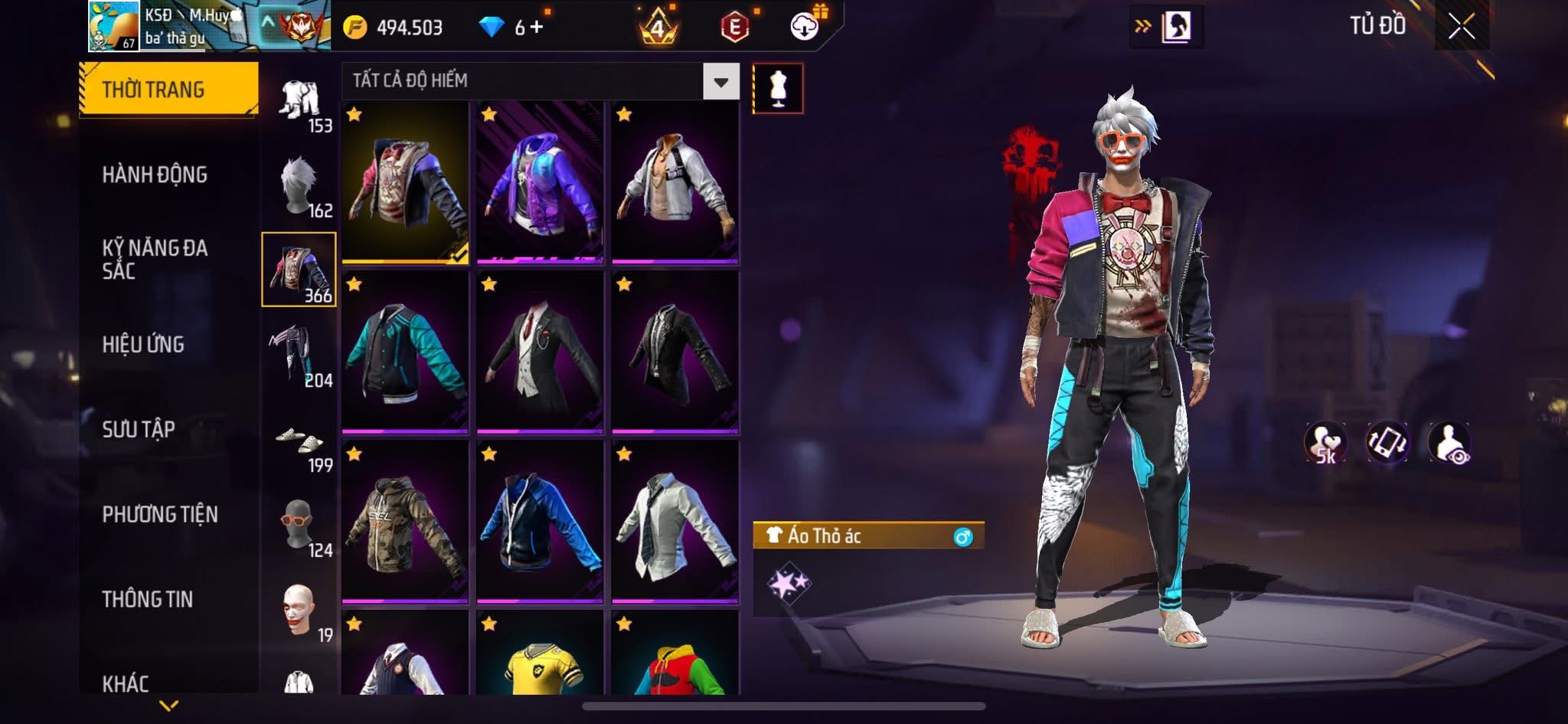Open the rarity filter dropdown
The width and height of the screenshot is (1568, 724).
(720, 81)
